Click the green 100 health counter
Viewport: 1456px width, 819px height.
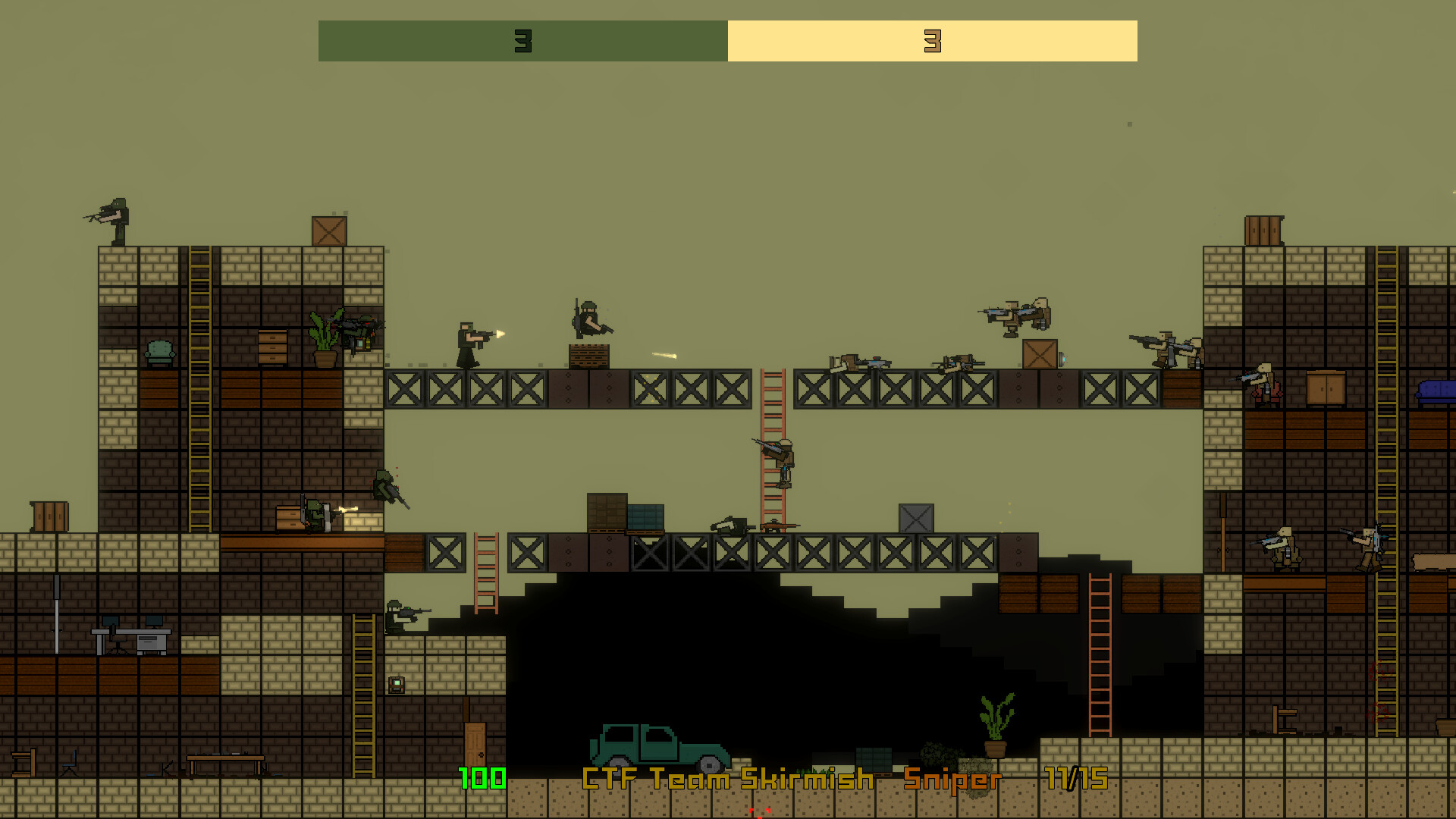pos(480,777)
